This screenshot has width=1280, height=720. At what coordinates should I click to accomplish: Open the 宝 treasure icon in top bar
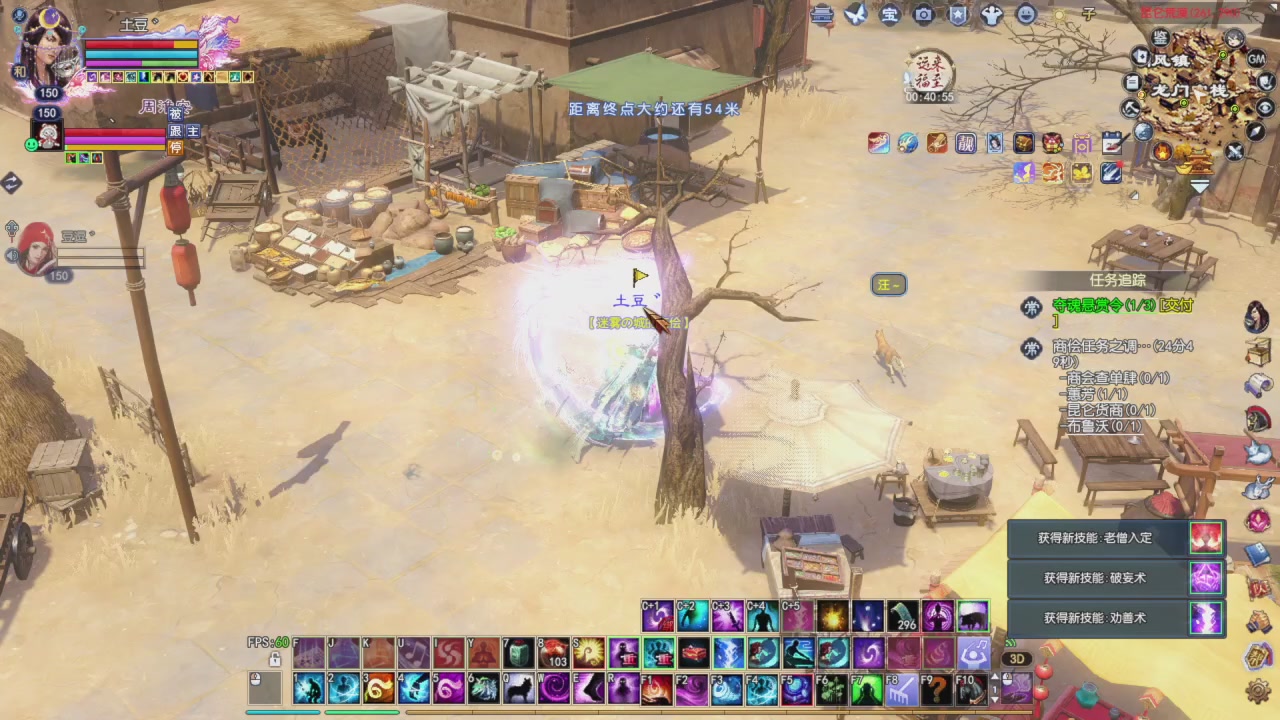[889, 14]
